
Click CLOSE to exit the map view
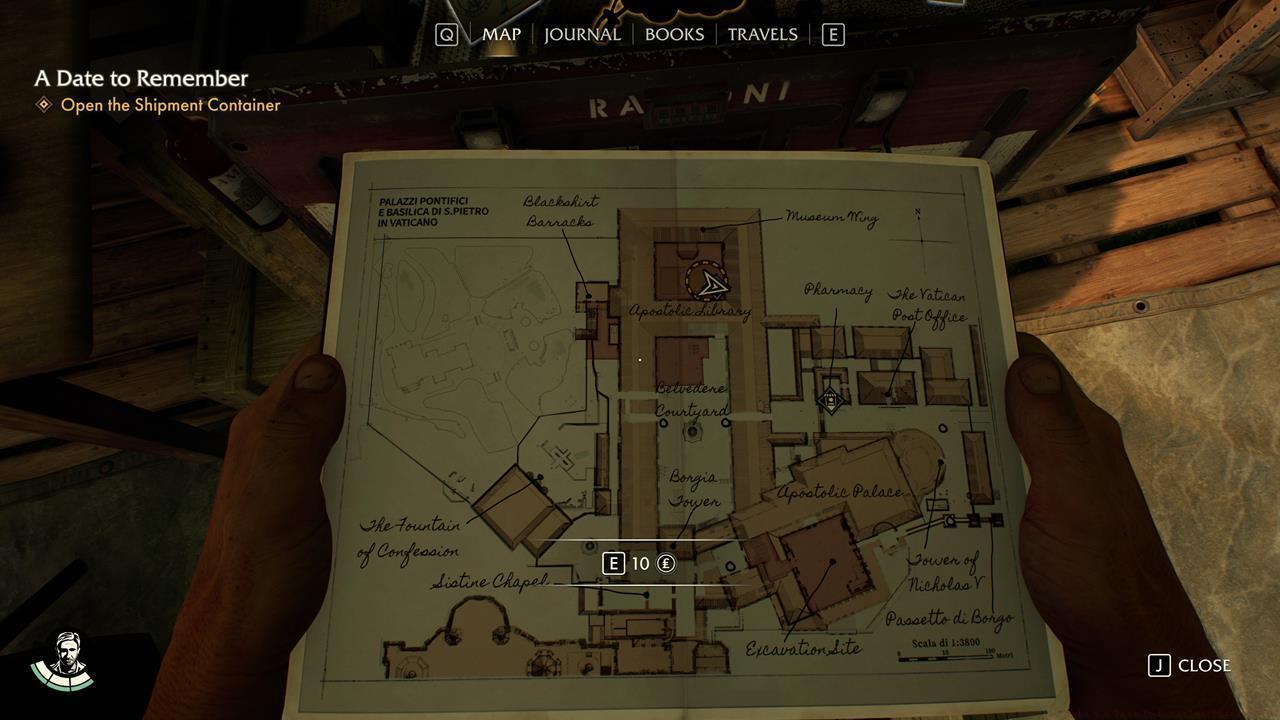tap(1203, 665)
